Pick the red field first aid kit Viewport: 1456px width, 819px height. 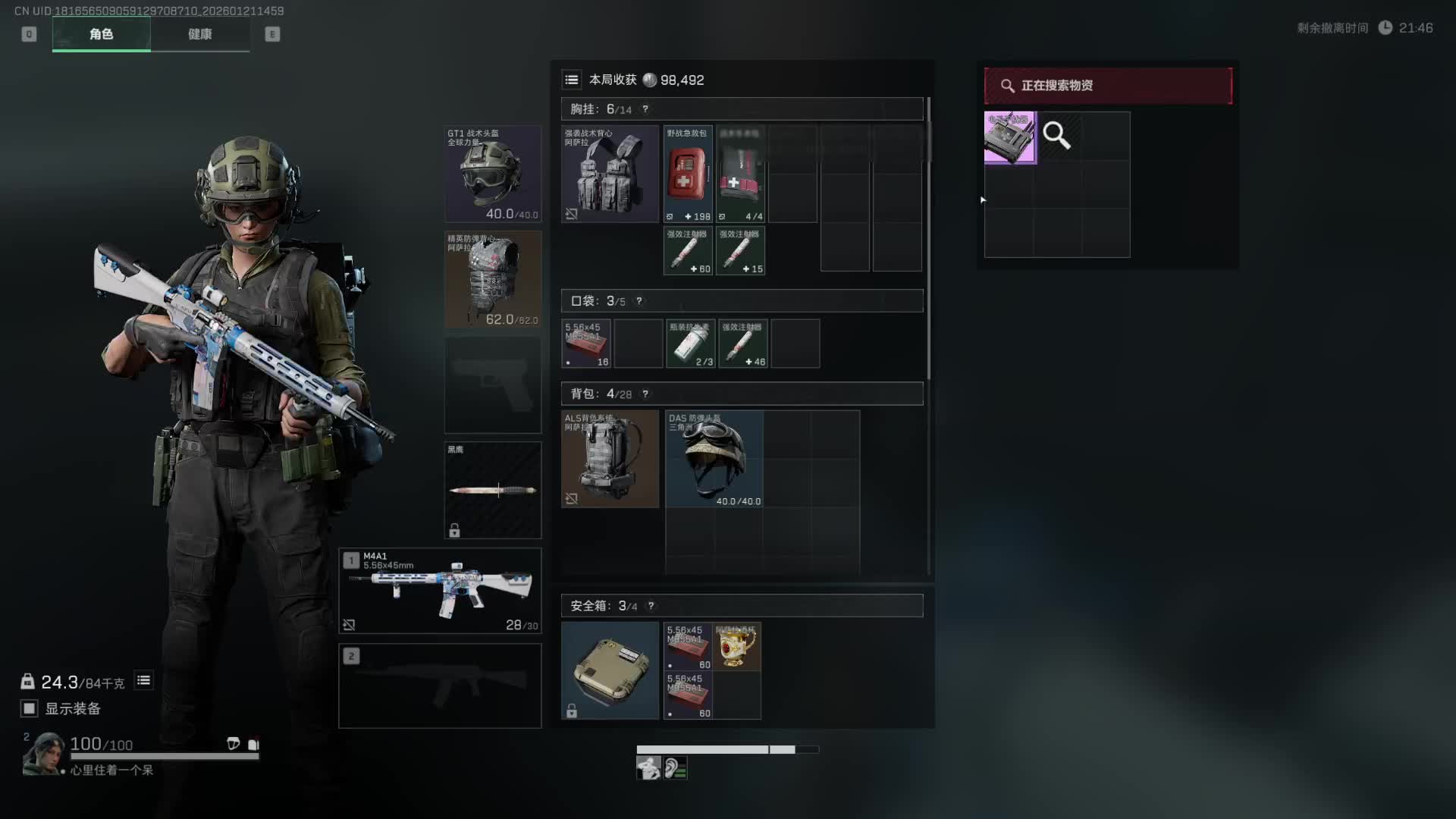point(688,174)
